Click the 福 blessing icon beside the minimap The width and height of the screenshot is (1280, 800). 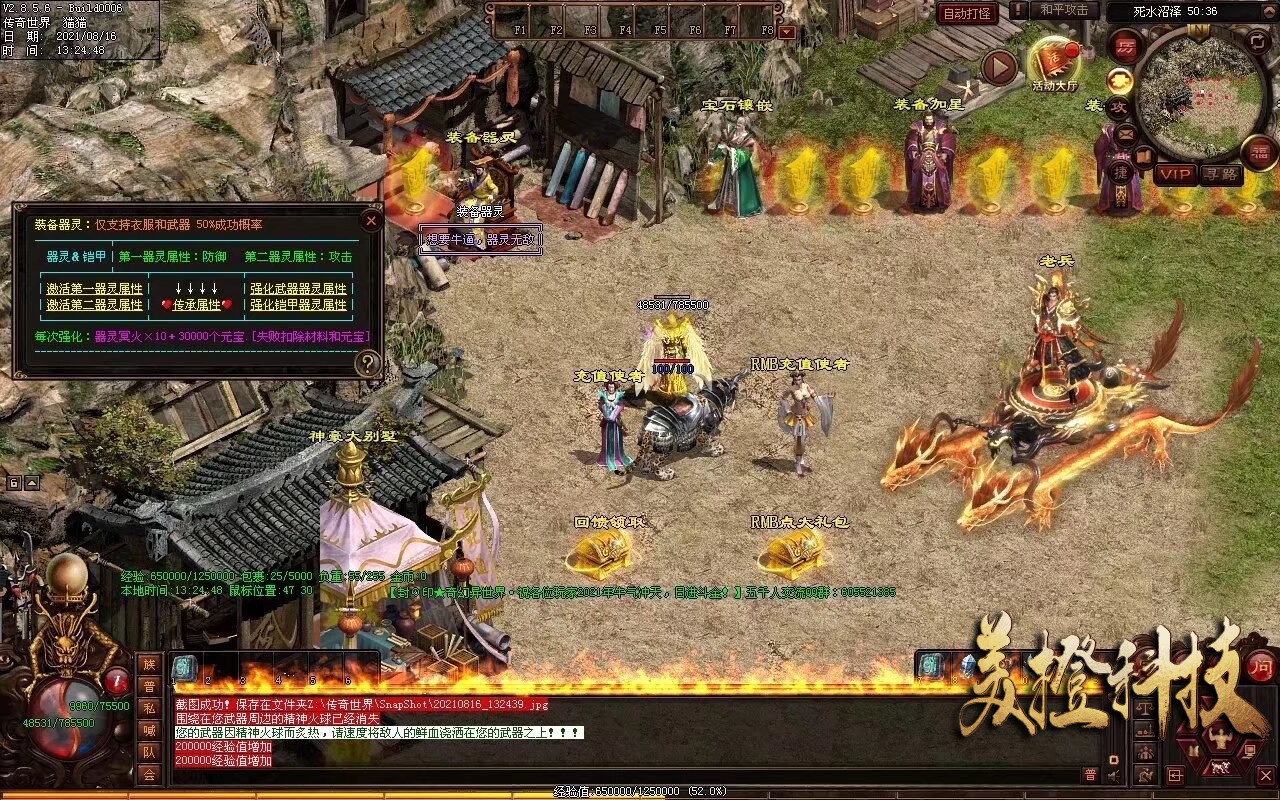point(1257,151)
